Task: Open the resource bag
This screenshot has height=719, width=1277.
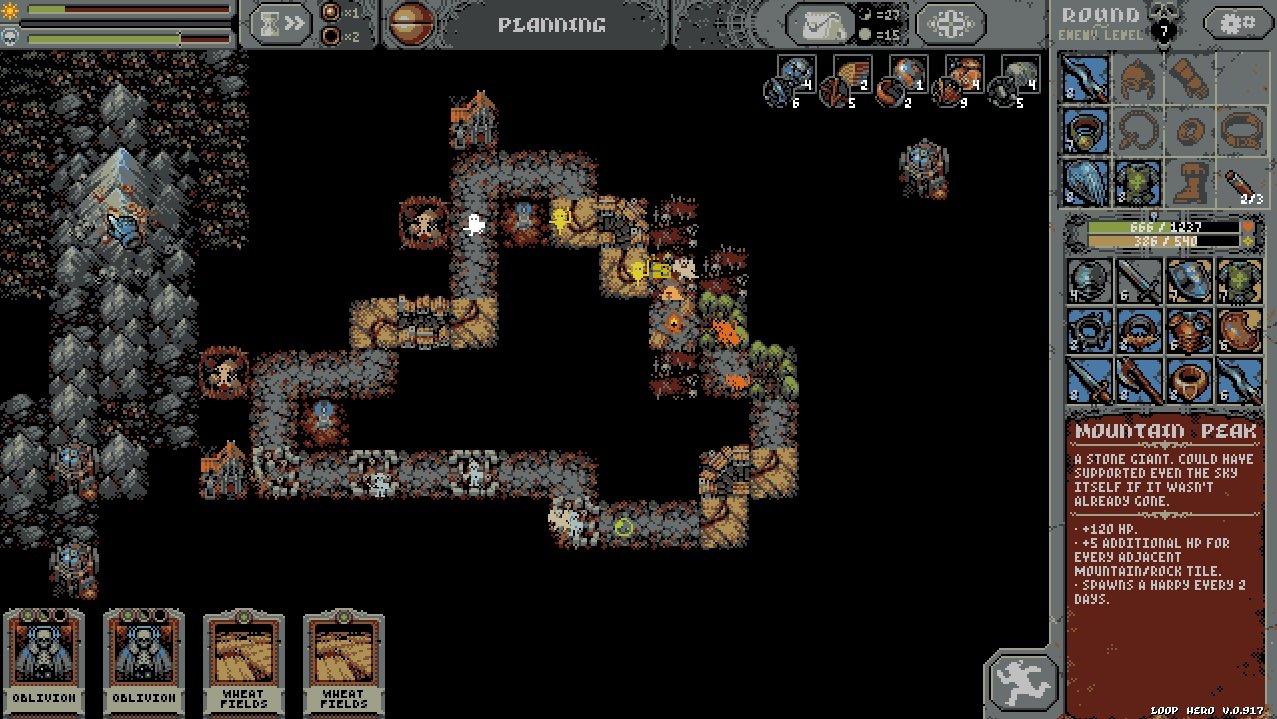Action: [x=820, y=24]
